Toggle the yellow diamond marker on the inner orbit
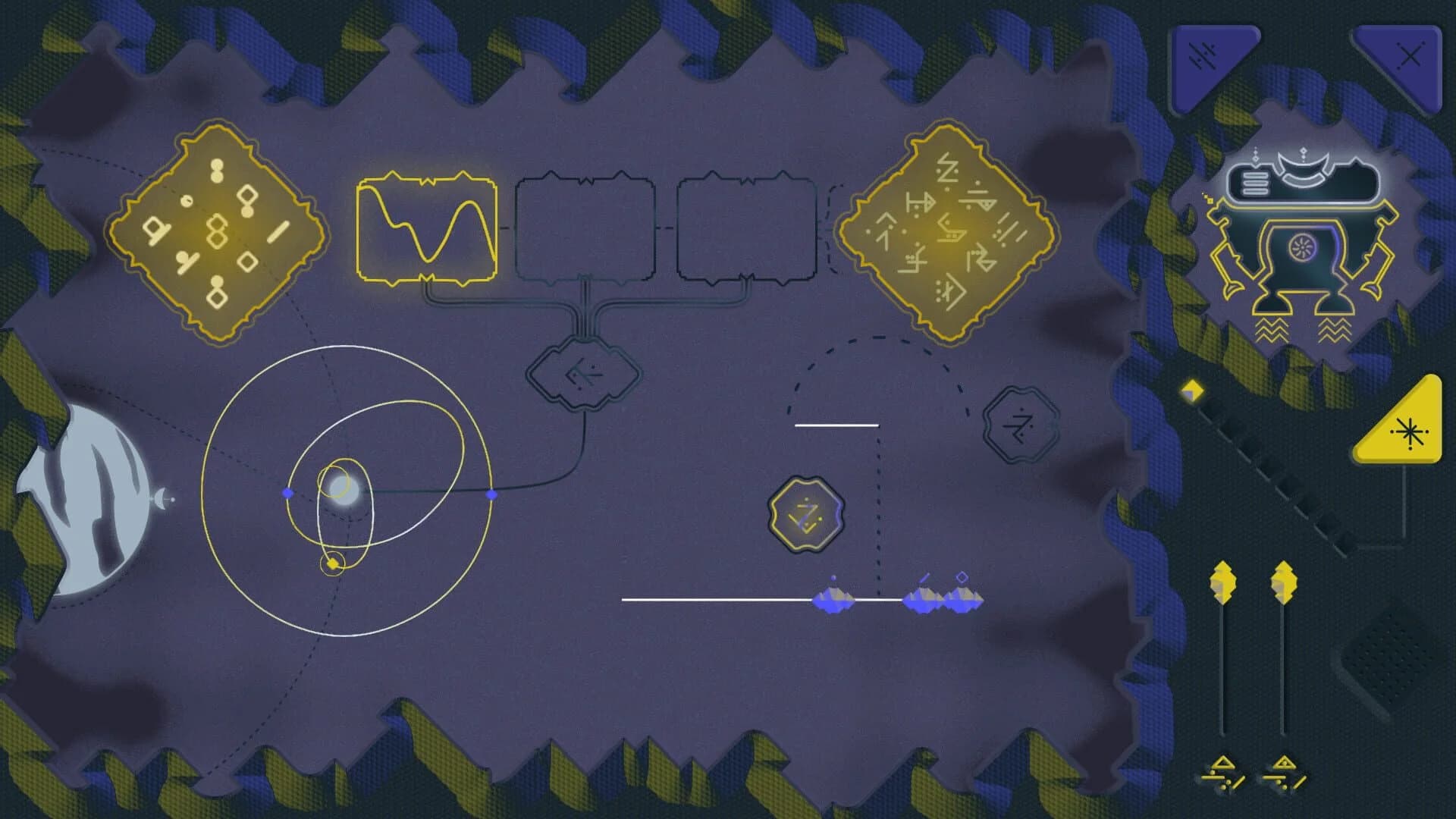Image resolution: width=1456 pixels, height=819 pixels. 331,563
